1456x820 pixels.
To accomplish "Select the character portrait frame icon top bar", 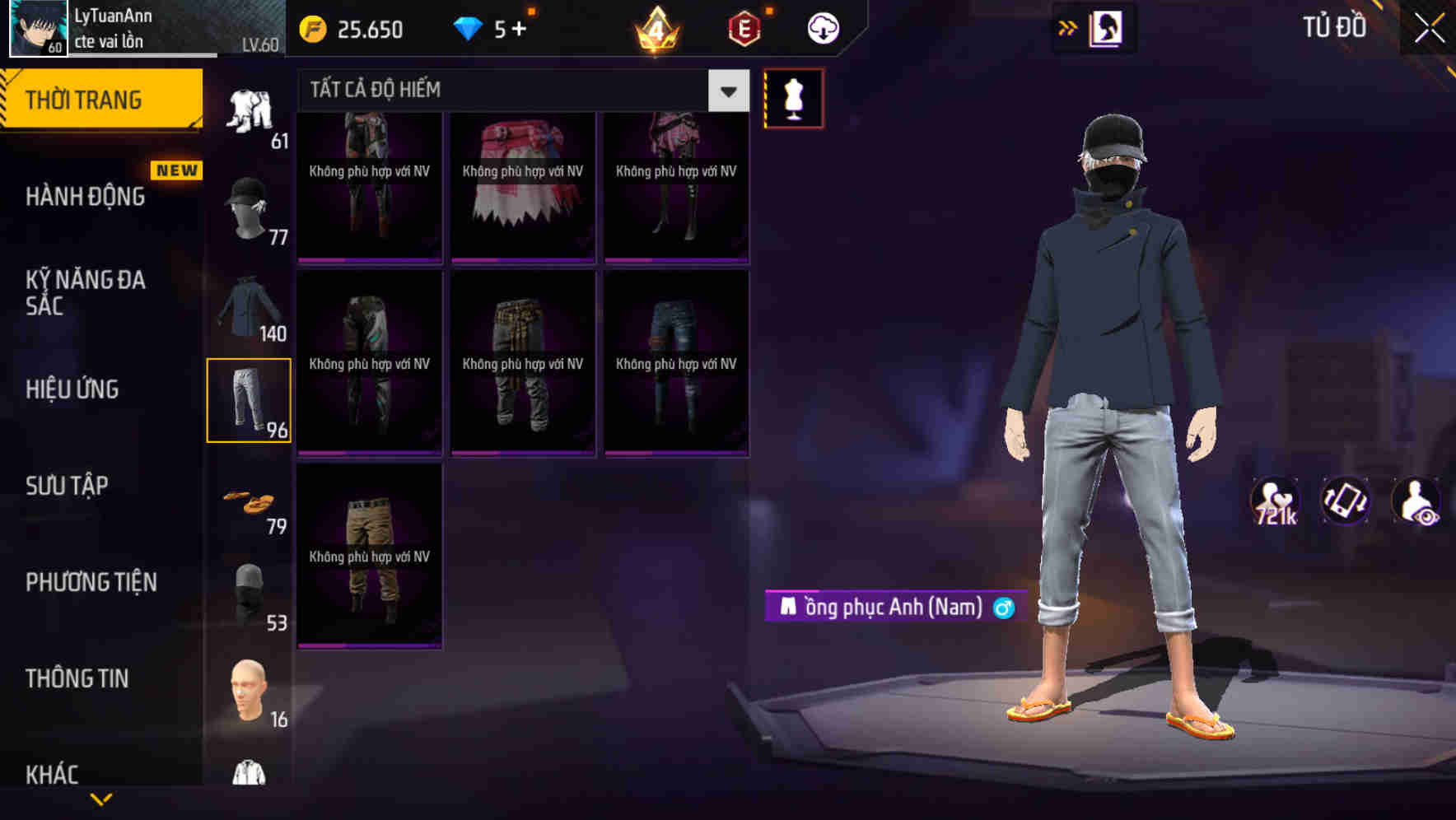I will pos(1108,27).
